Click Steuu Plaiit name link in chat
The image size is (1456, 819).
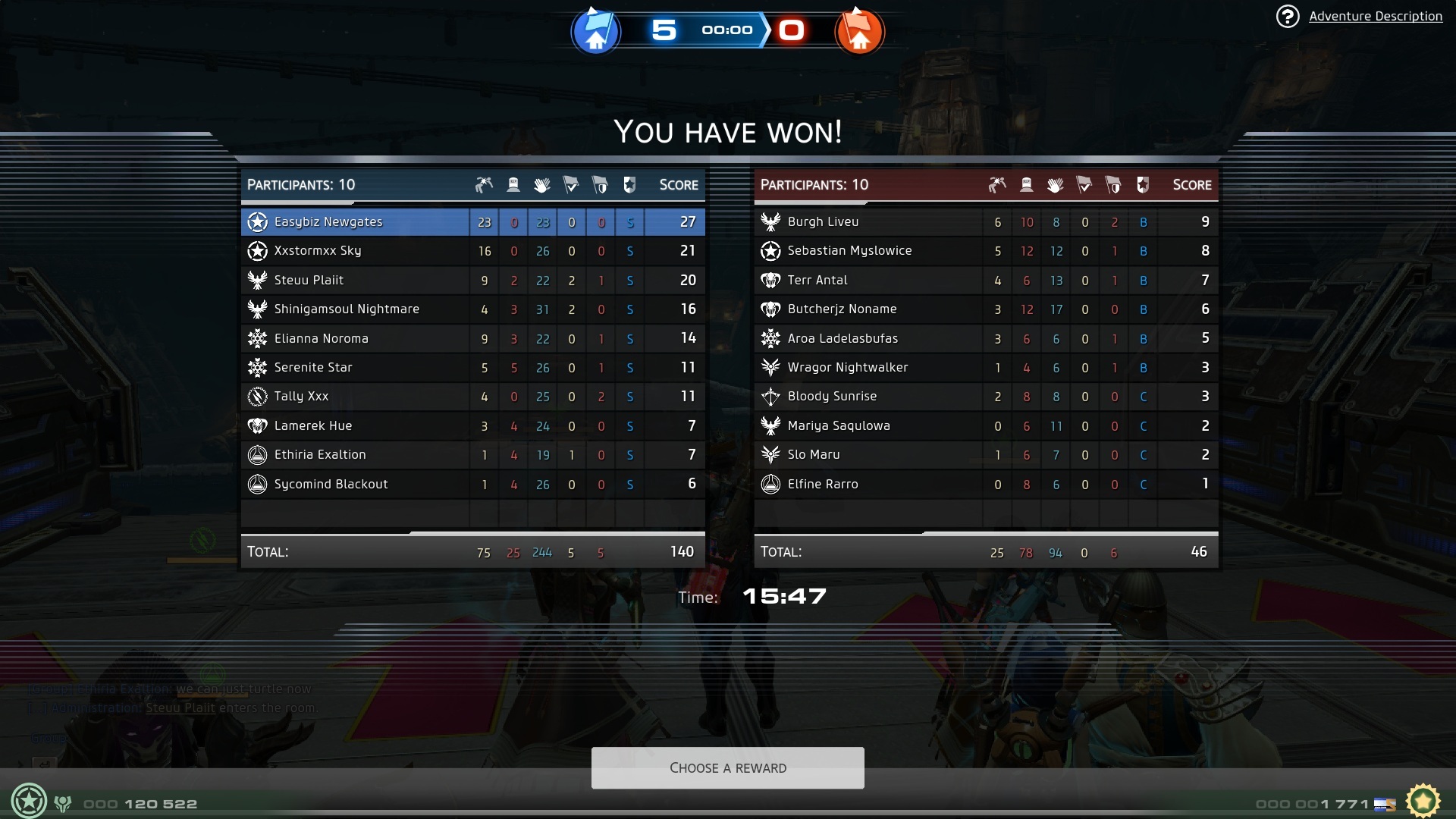coord(180,708)
